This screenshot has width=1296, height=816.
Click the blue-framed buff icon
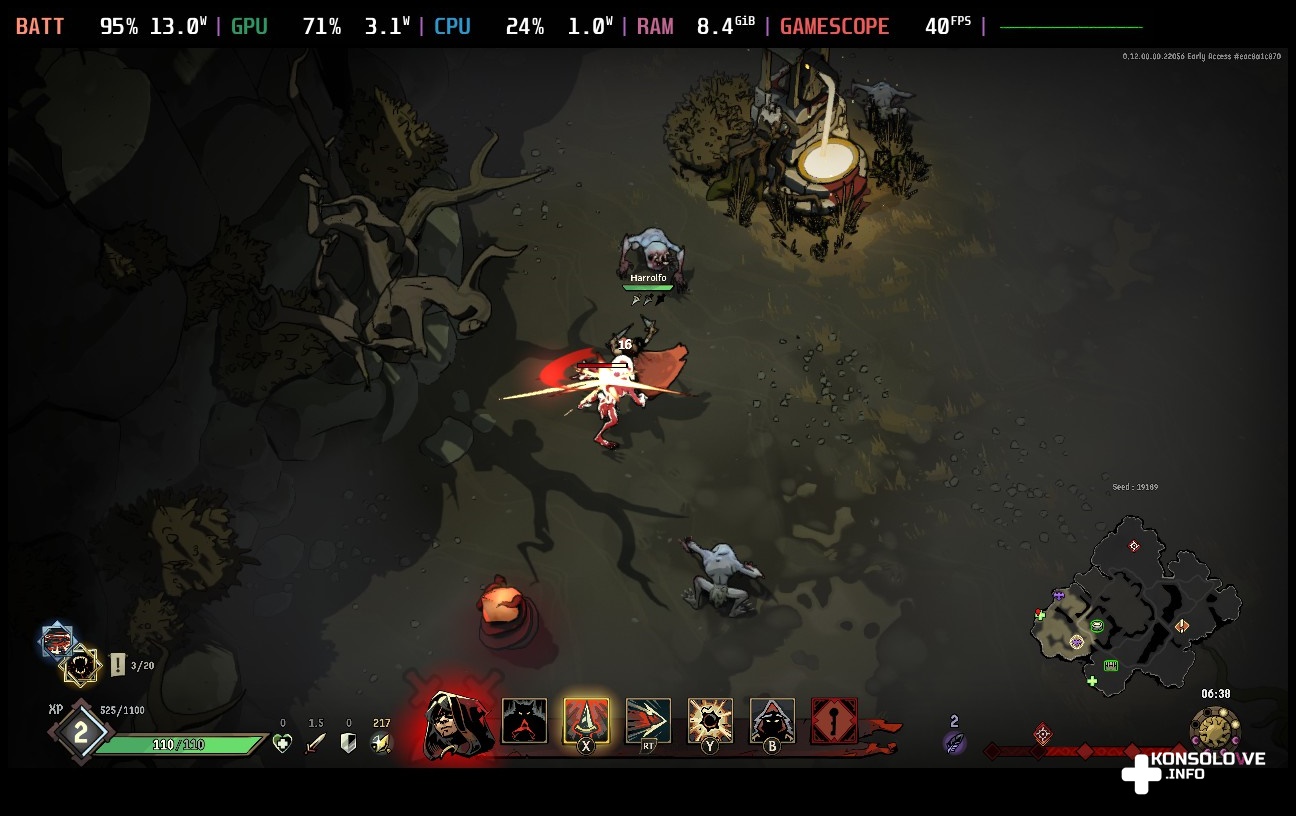(57, 641)
